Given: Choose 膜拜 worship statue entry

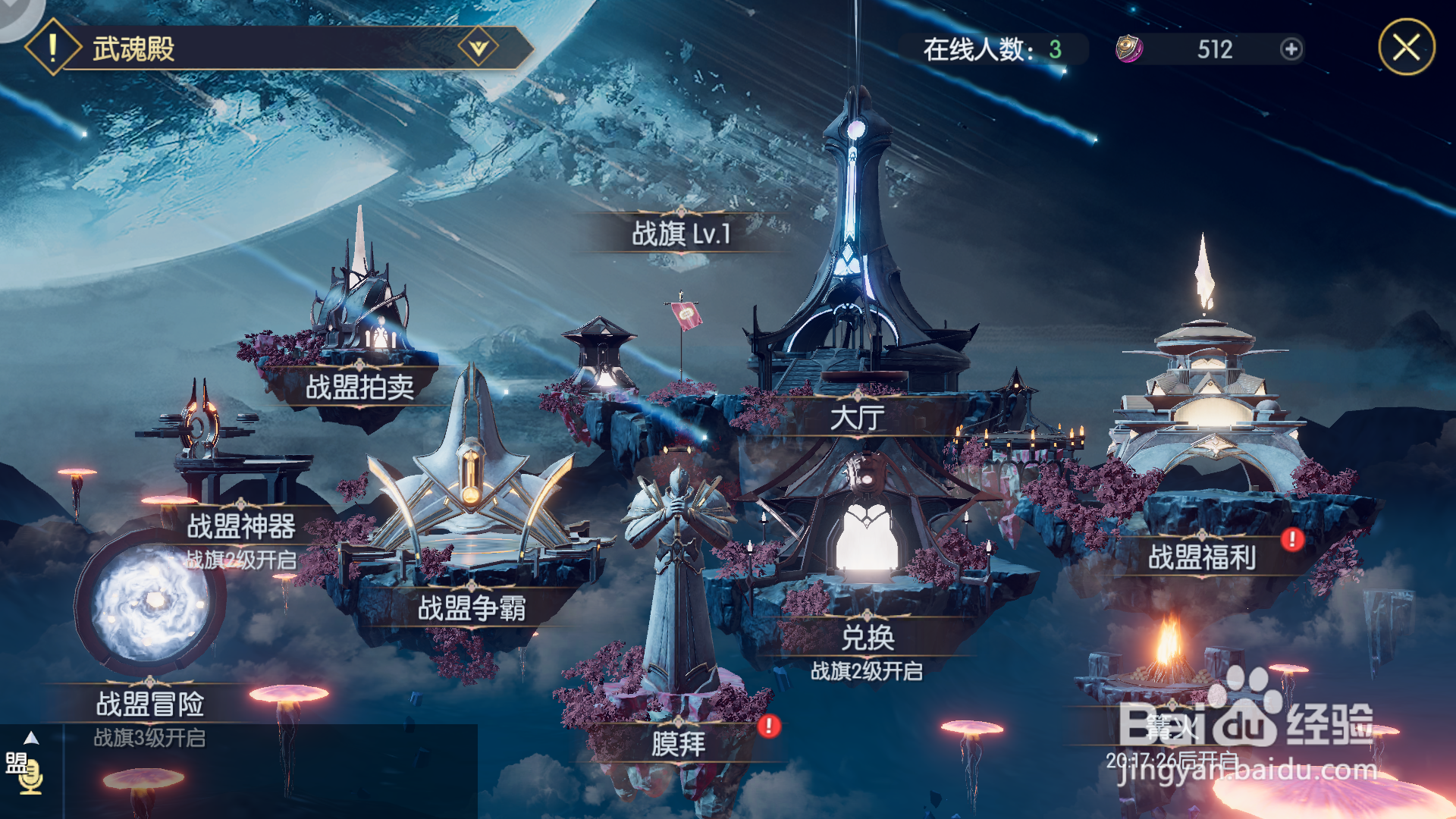Looking at the screenshot, I should (678, 744).
